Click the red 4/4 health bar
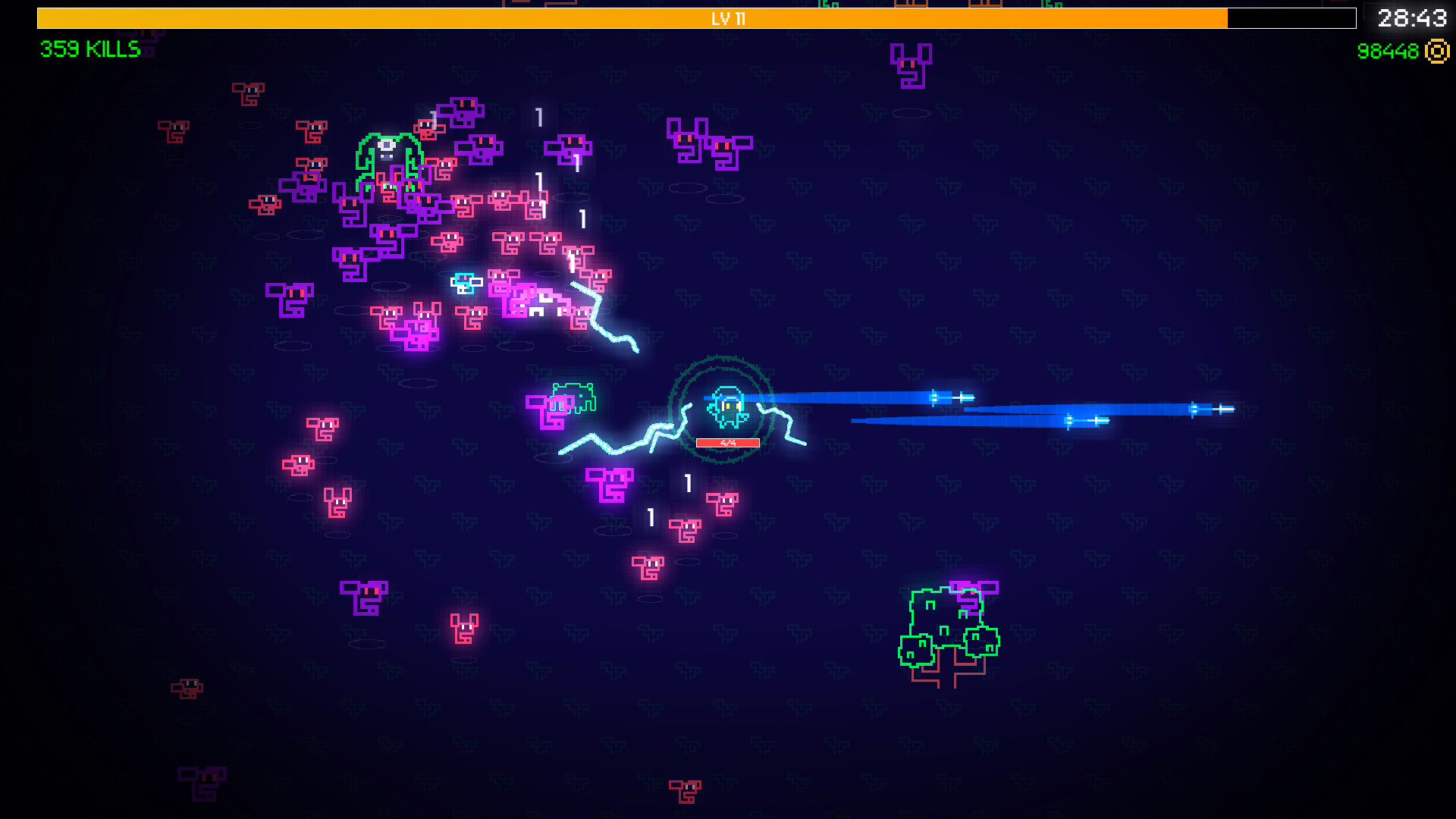The image size is (1456, 819). (726, 441)
